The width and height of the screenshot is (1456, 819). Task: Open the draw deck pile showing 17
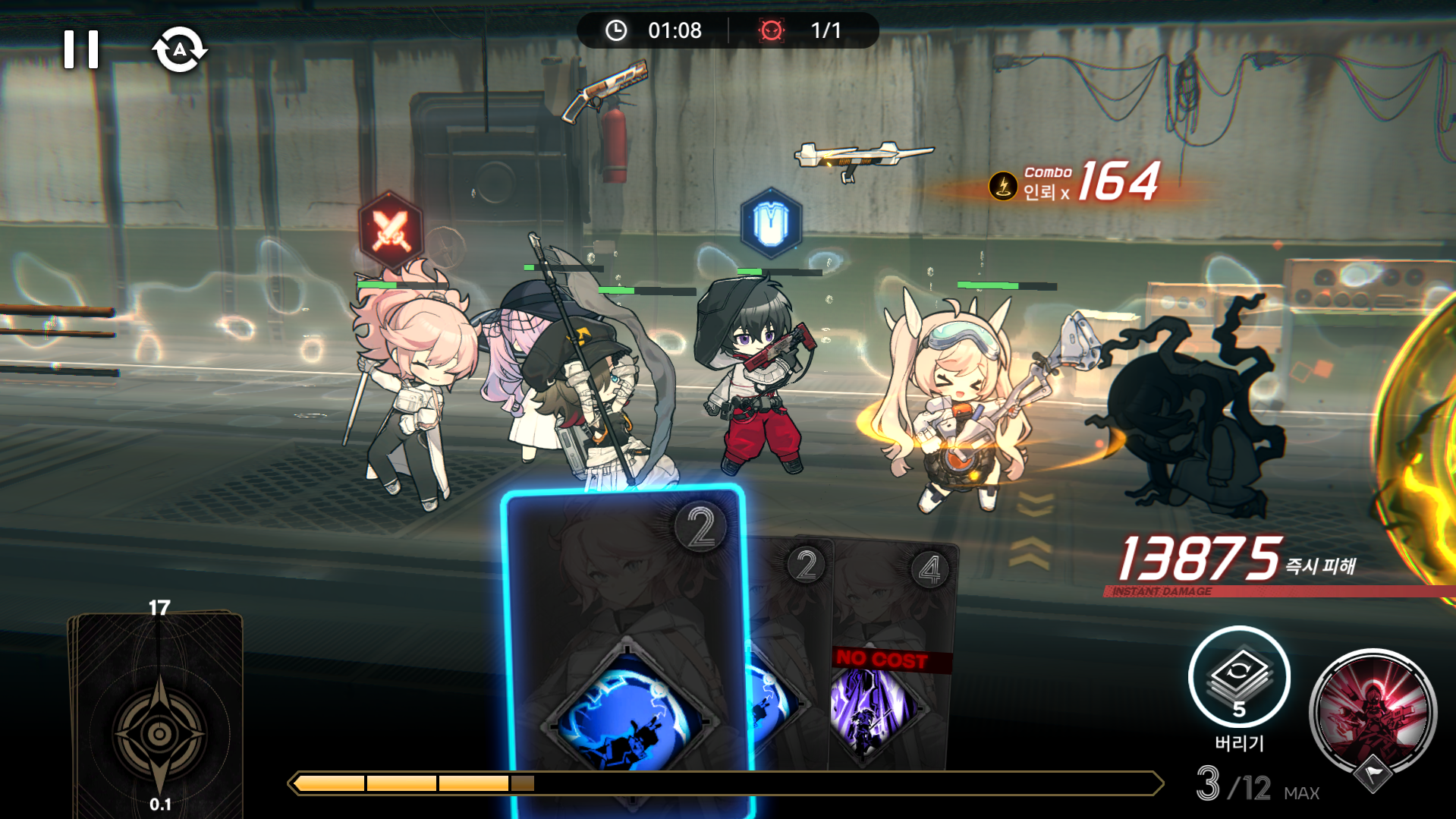tap(159, 713)
